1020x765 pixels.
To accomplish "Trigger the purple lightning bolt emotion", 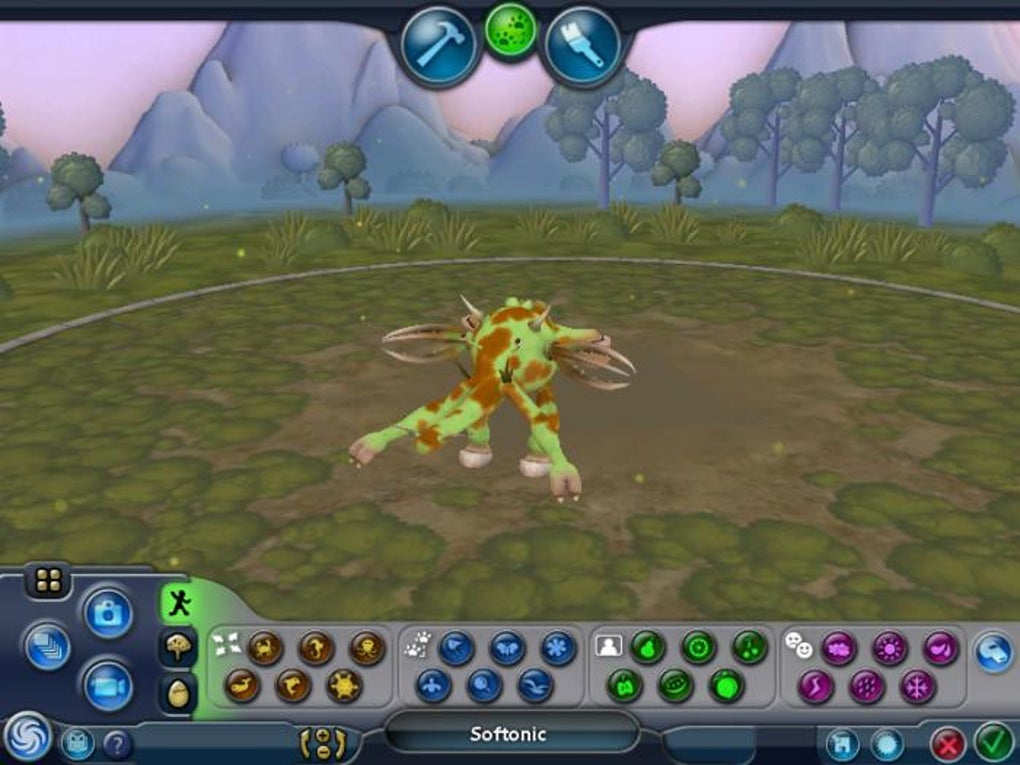I will pyautogui.click(x=816, y=686).
